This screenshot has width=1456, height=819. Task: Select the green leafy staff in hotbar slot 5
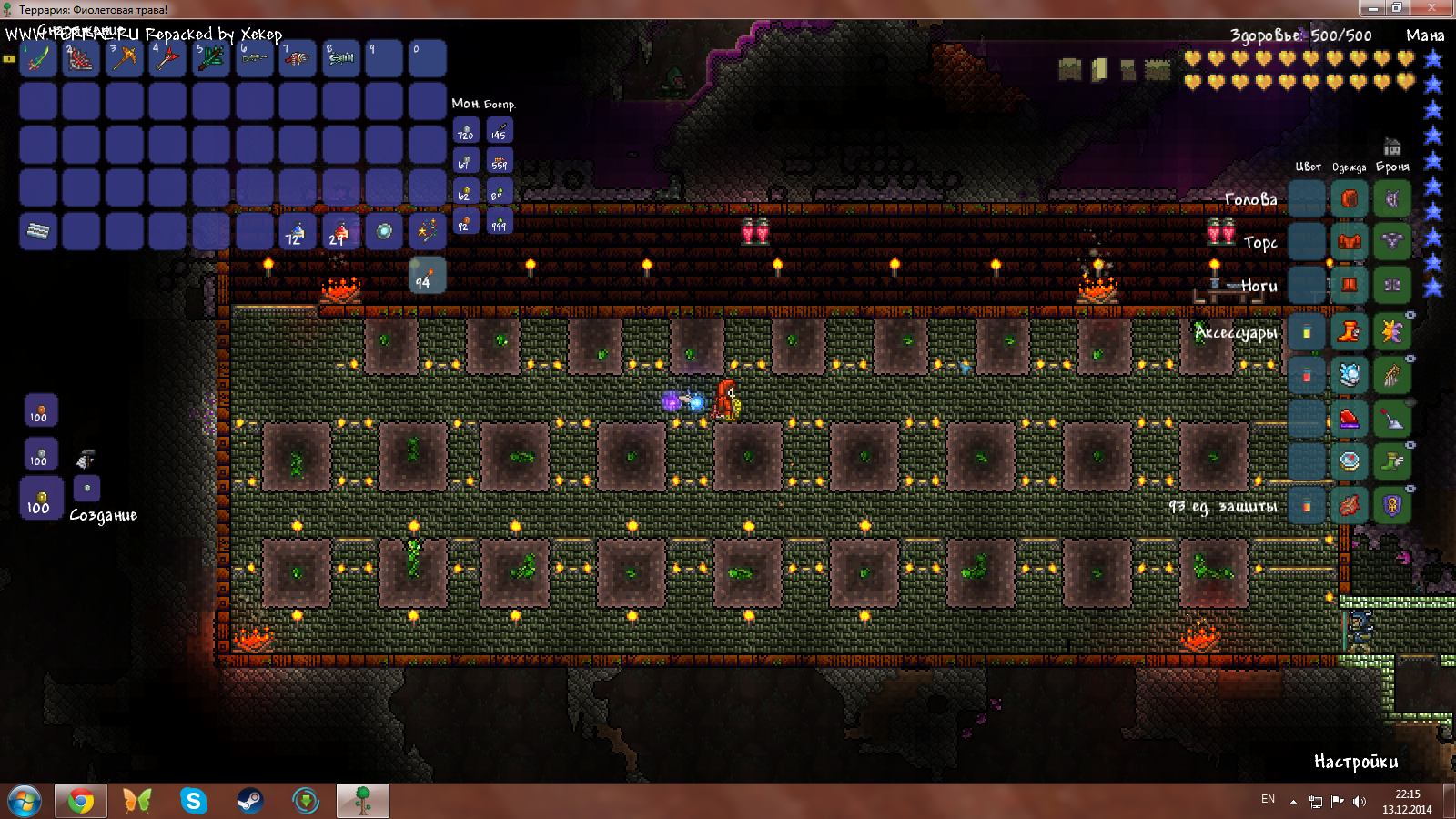coord(211,59)
